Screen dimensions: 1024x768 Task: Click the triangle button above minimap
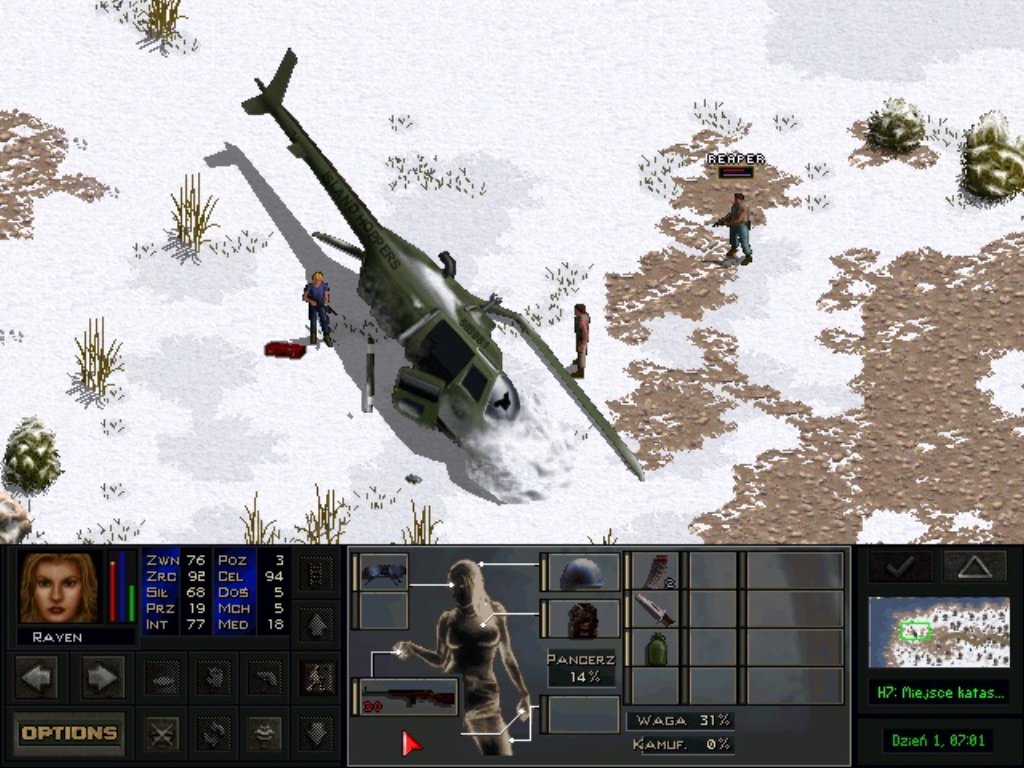pos(974,566)
